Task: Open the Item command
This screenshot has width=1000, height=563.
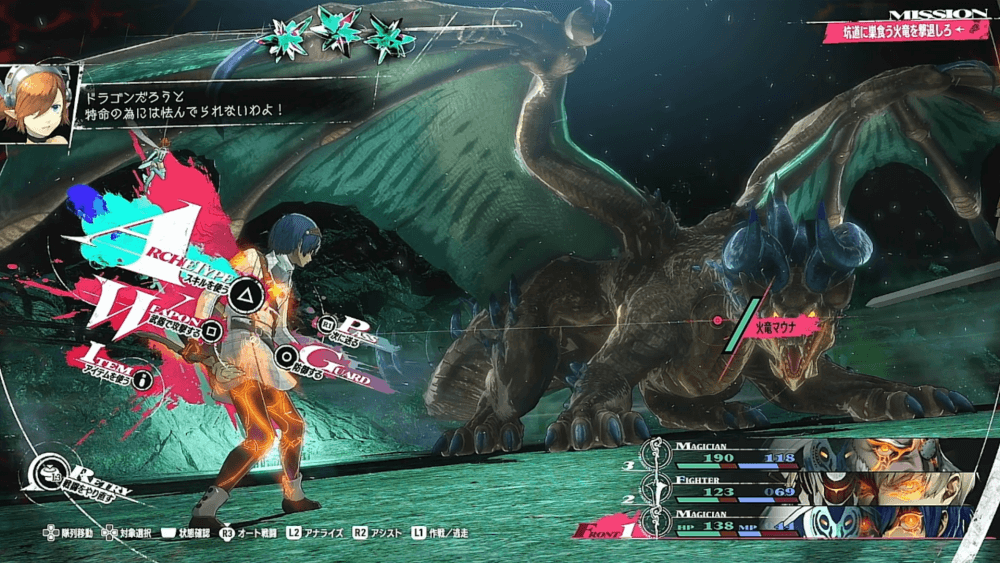Action: click(143, 379)
